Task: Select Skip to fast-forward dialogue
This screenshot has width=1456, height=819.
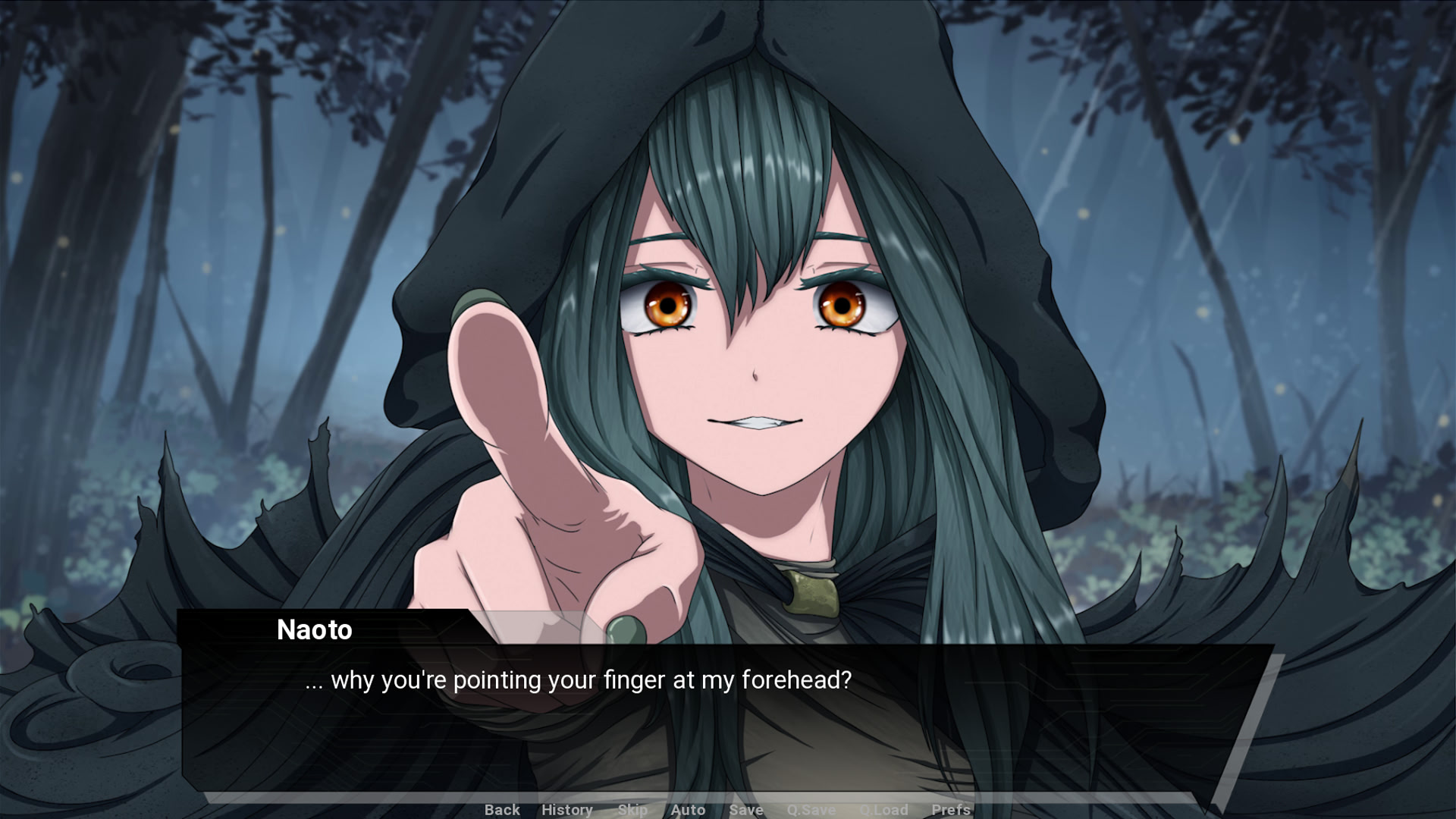Action: pos(633,810)
